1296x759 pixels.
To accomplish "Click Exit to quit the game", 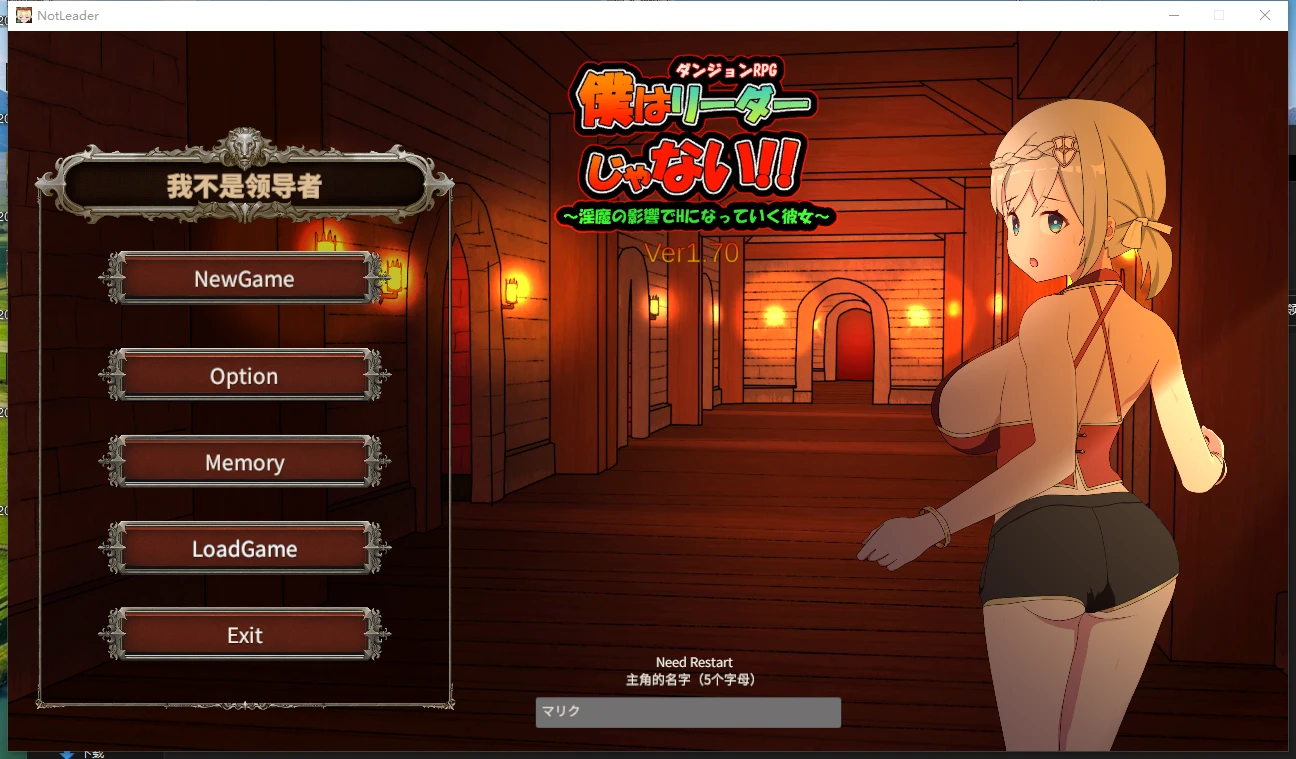I will [x=243, y=634].
